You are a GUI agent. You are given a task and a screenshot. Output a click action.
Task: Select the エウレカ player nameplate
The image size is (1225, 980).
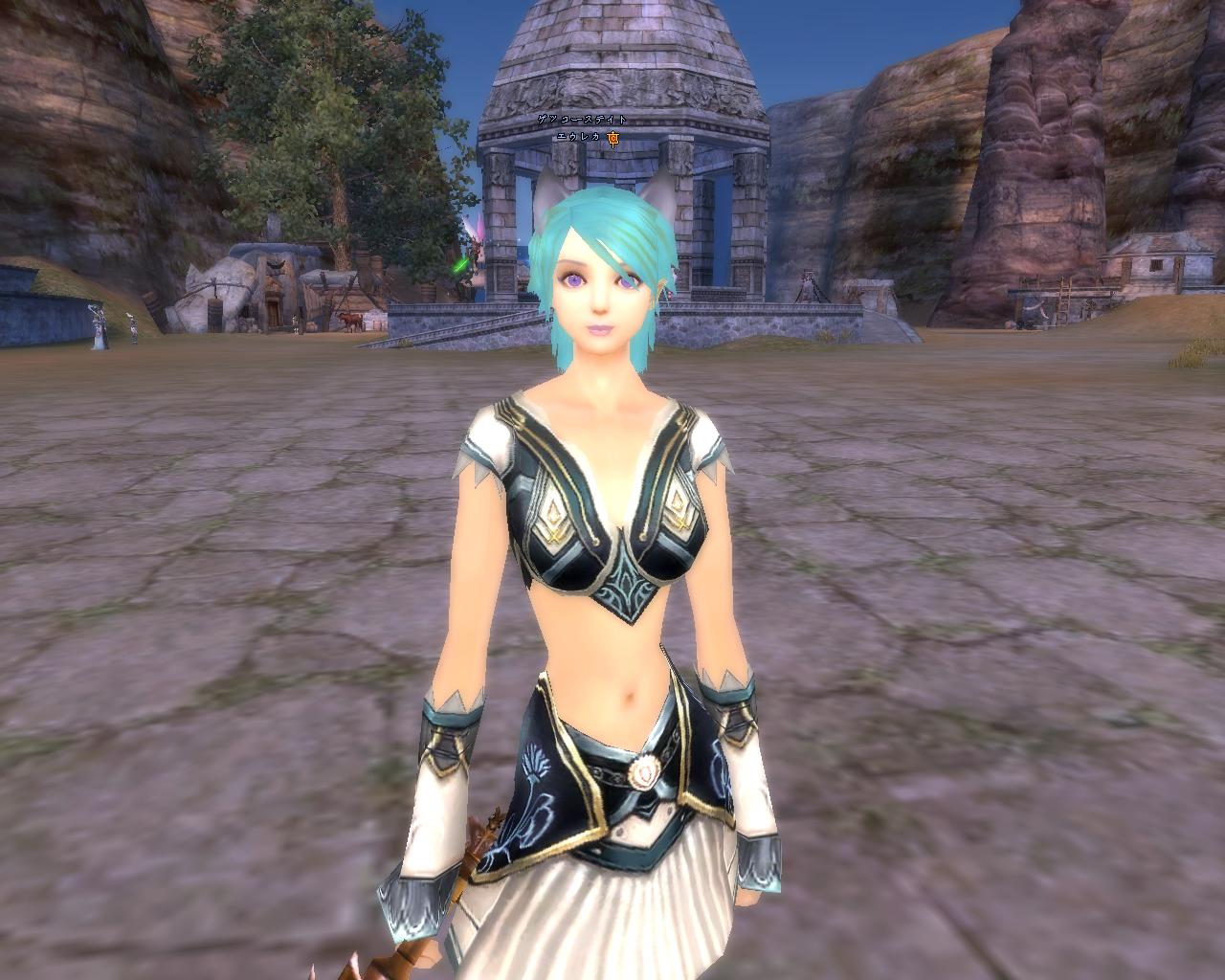[x=578, y=138]
